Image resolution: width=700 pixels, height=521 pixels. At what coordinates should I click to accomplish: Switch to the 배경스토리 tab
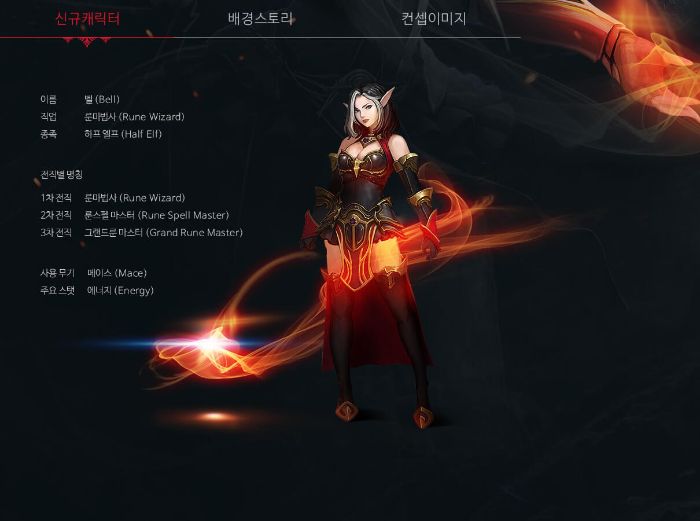tap(260, 19)
